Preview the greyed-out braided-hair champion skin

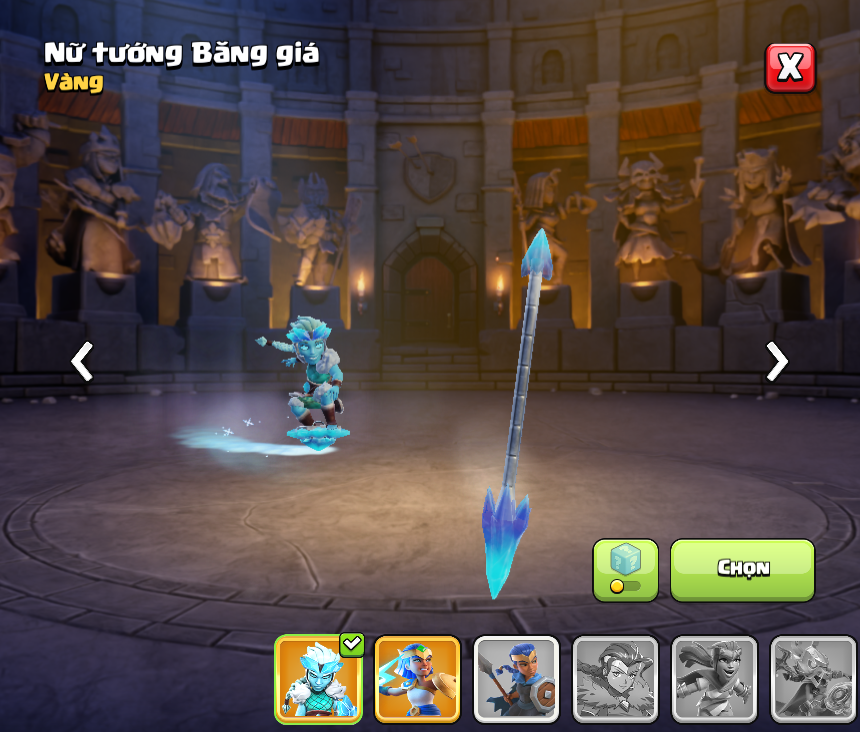click(615, 679)
